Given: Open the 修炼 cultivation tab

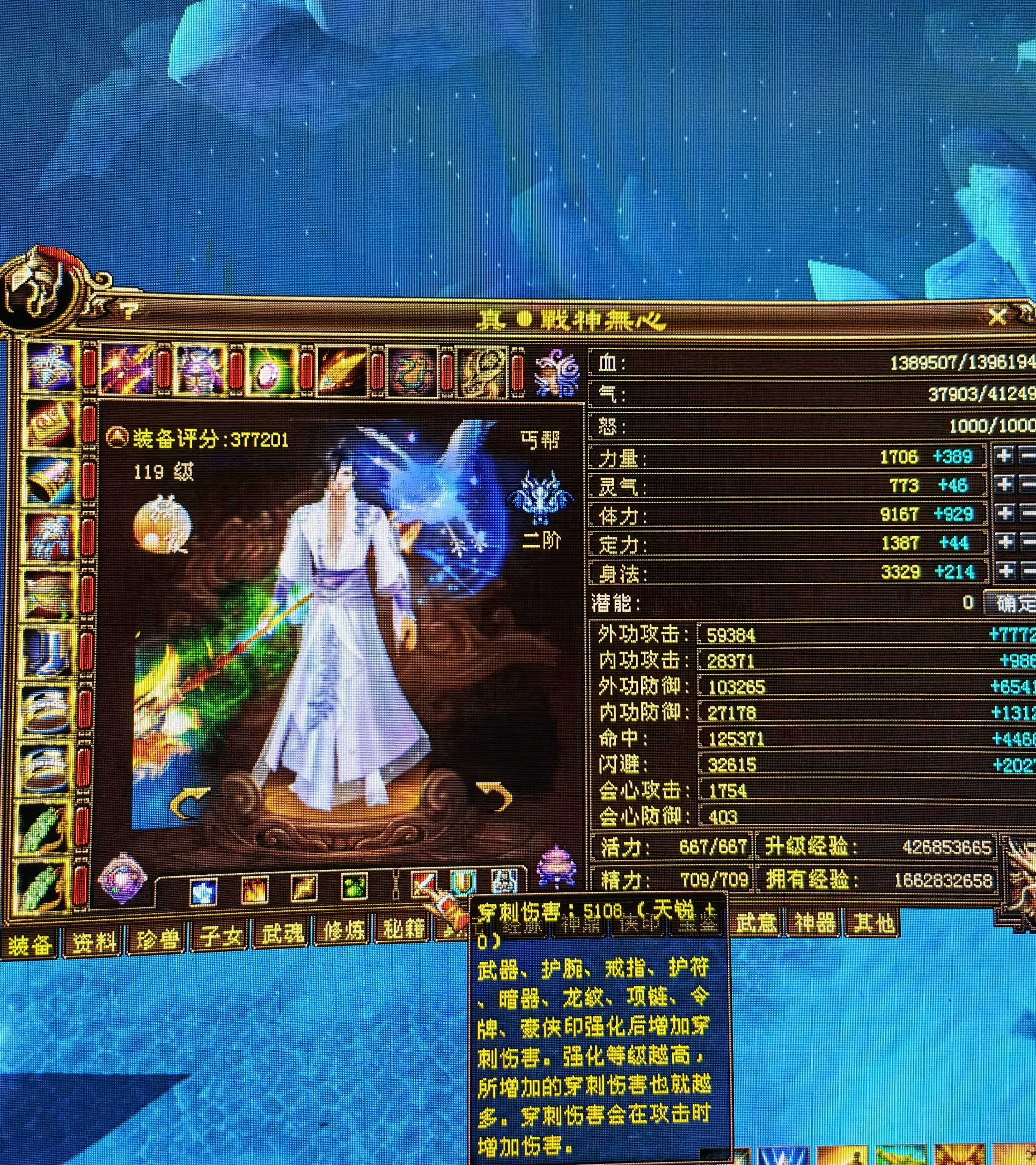Looking at the screenshot, I should pos(342,931).
